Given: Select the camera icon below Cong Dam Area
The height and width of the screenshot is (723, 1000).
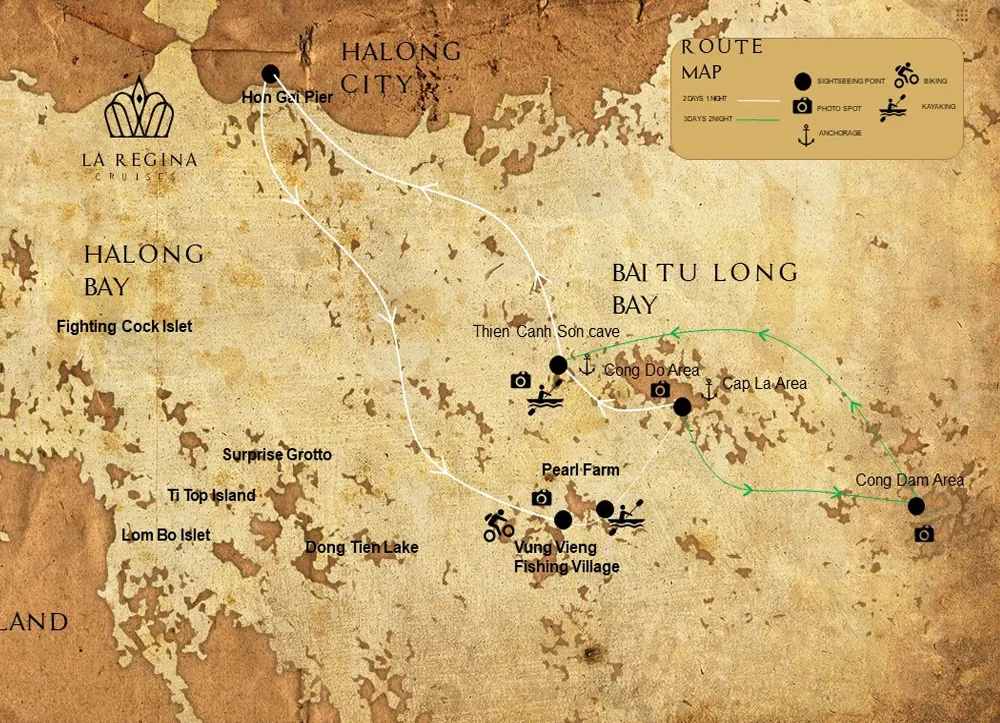Looking at the screenshot, I should click(924, 535).
